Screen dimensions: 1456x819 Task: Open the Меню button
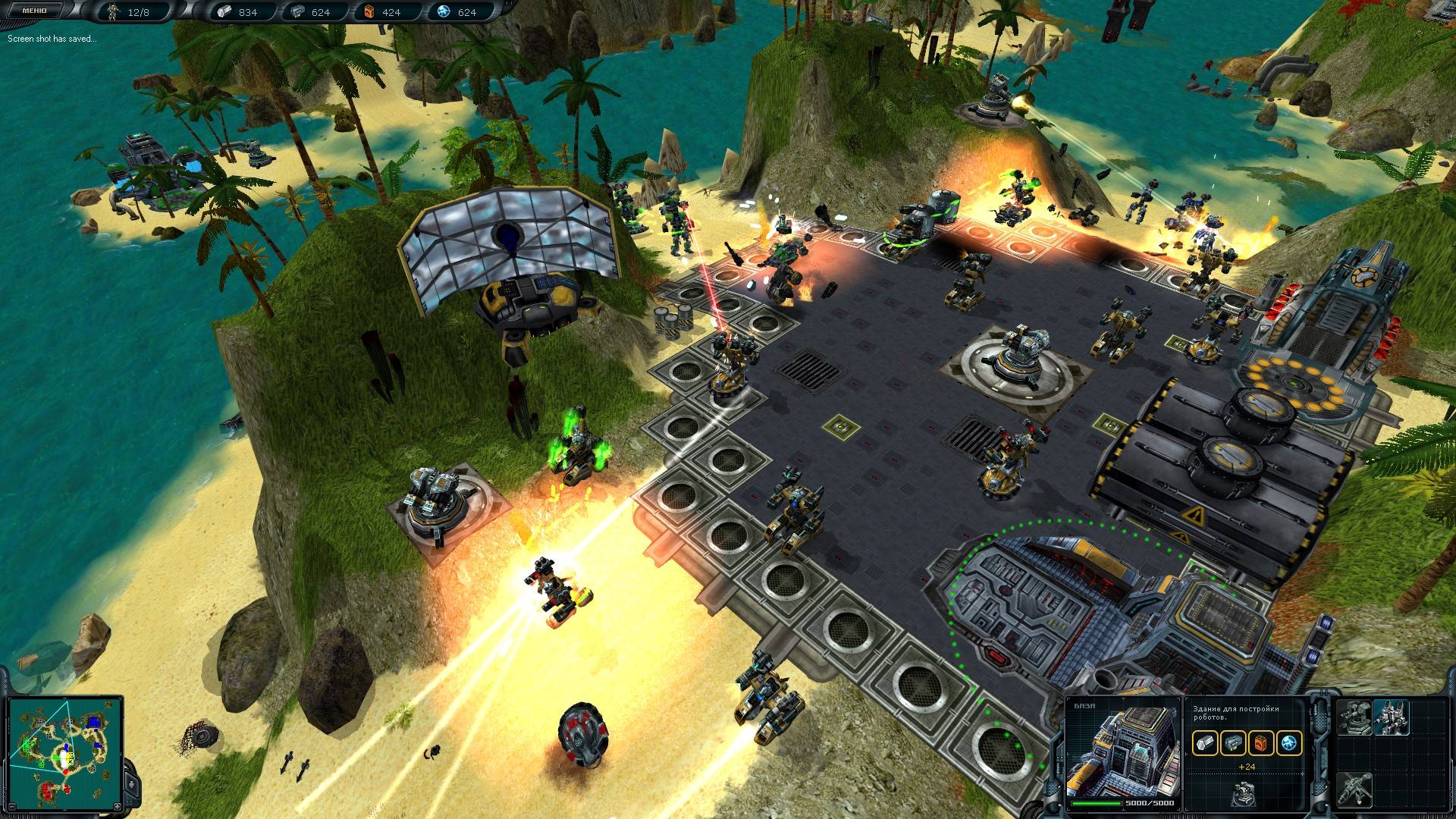click(x=33, y=11)
